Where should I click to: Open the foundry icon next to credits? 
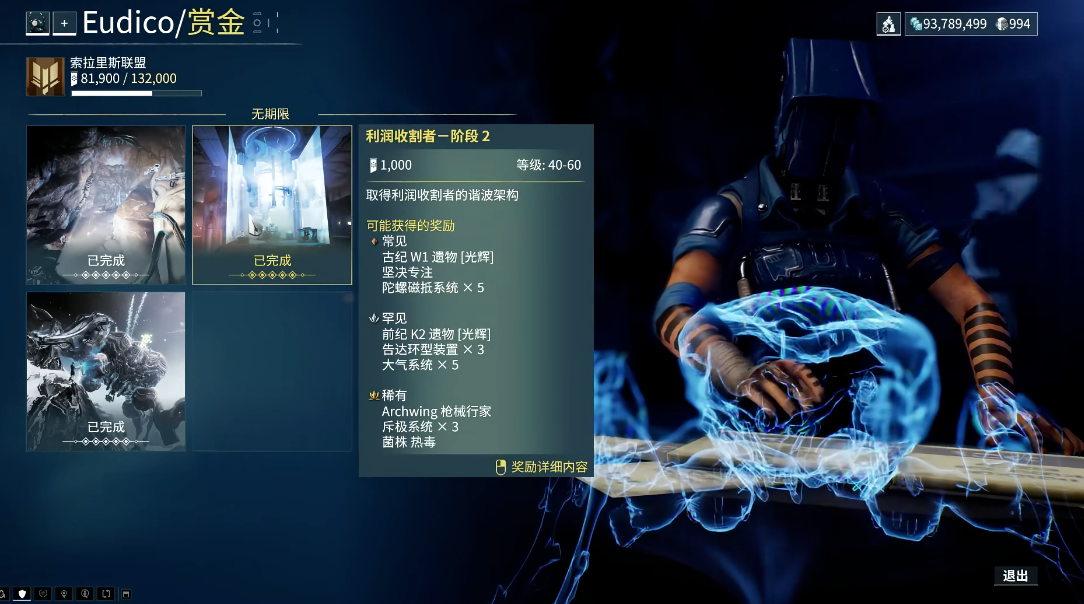(889, 24)
